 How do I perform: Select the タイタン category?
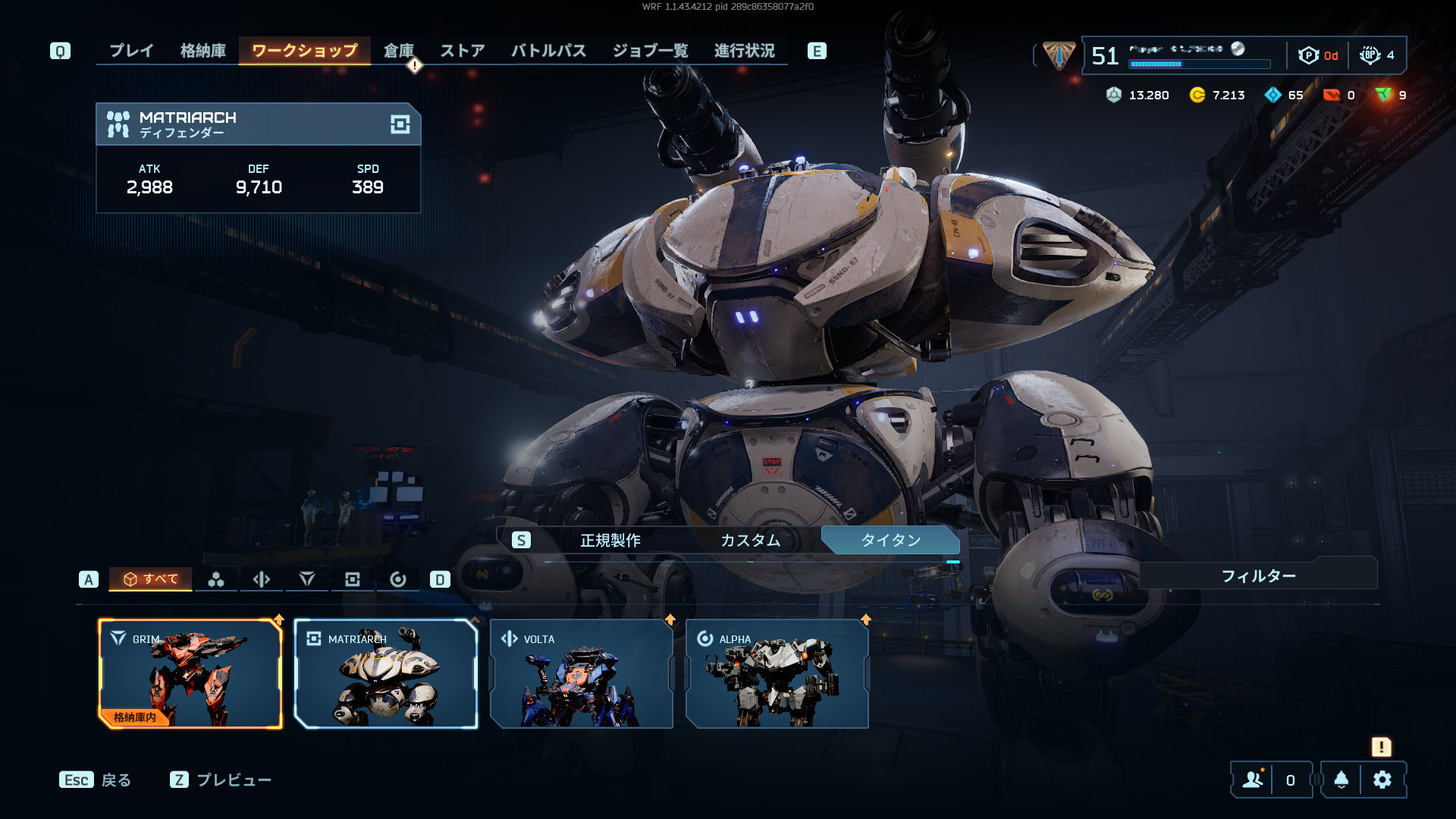(890, 540)
